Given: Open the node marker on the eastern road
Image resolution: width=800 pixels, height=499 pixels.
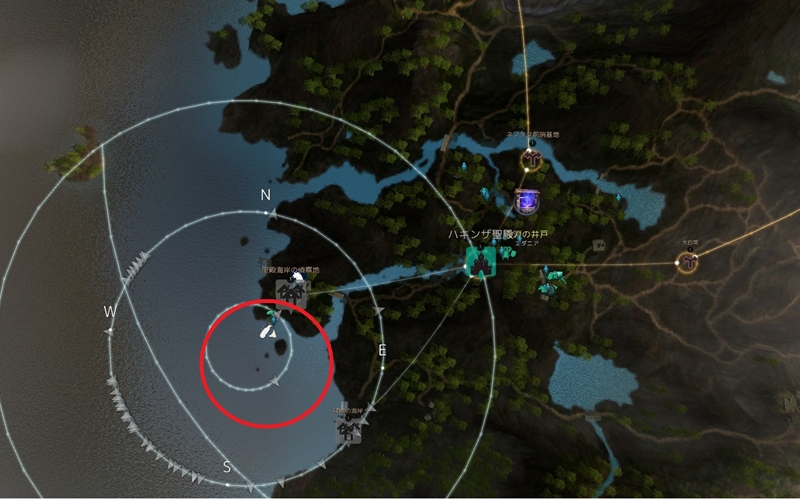Looking at the screenshot, I should 687,263.
